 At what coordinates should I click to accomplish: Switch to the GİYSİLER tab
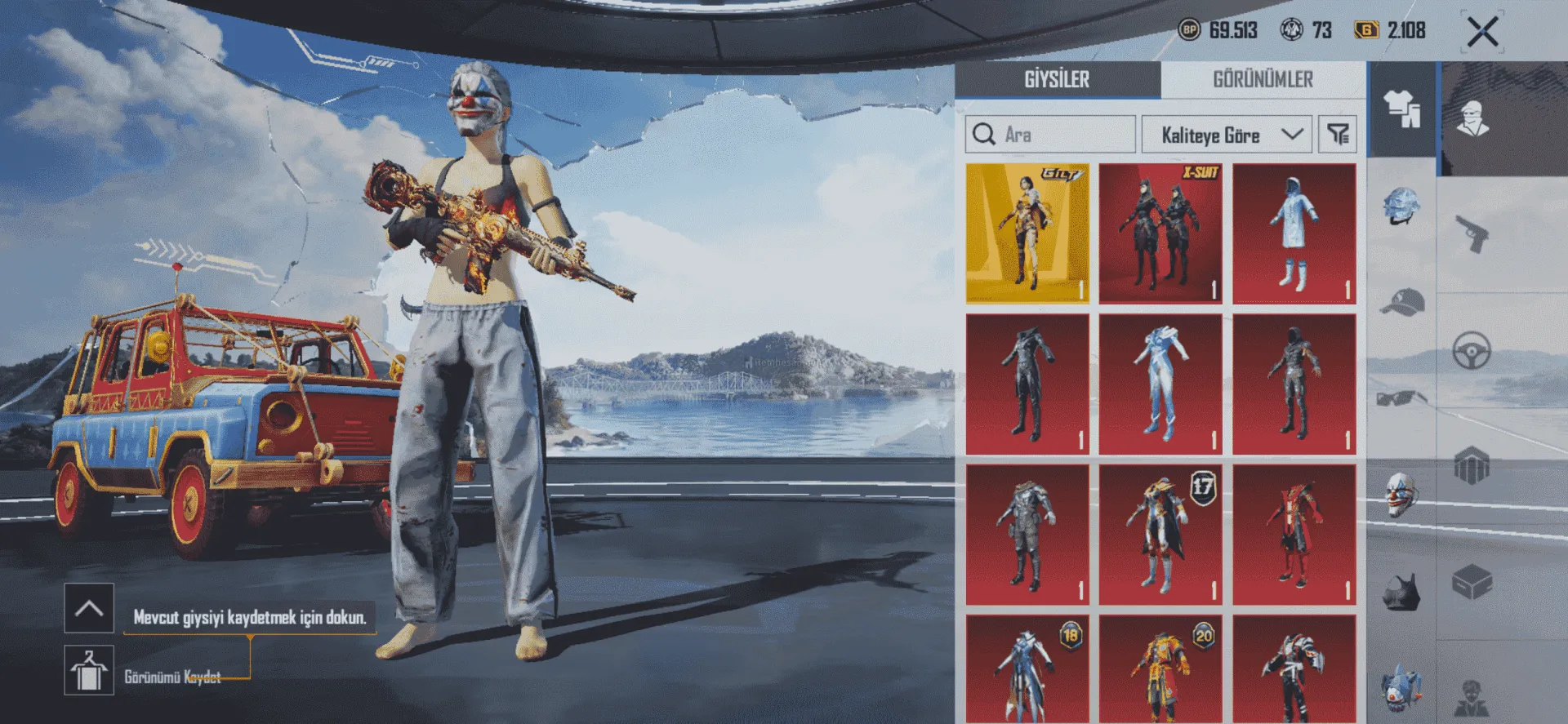pos(1057,80)
